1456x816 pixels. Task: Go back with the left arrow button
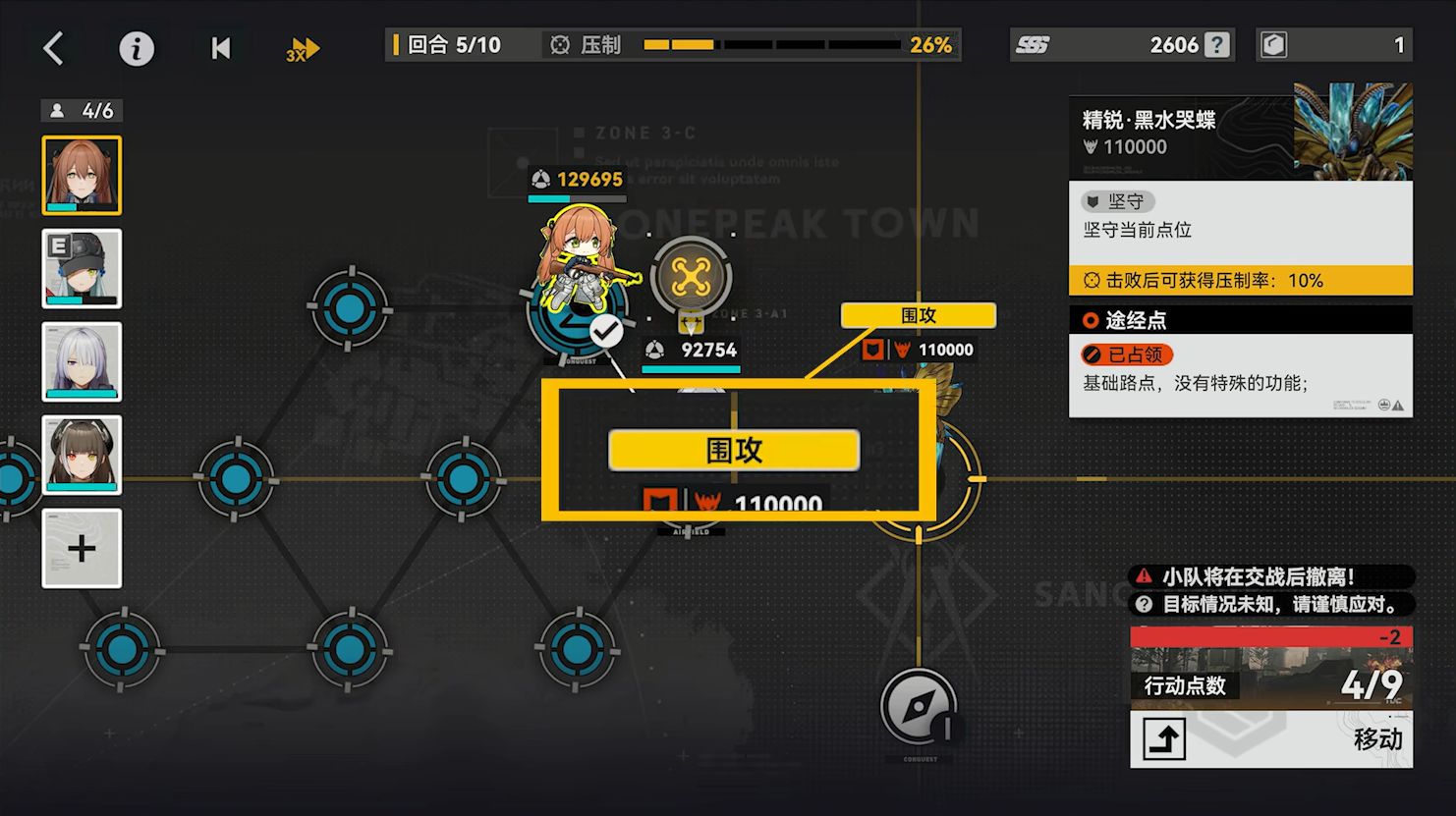54,47
